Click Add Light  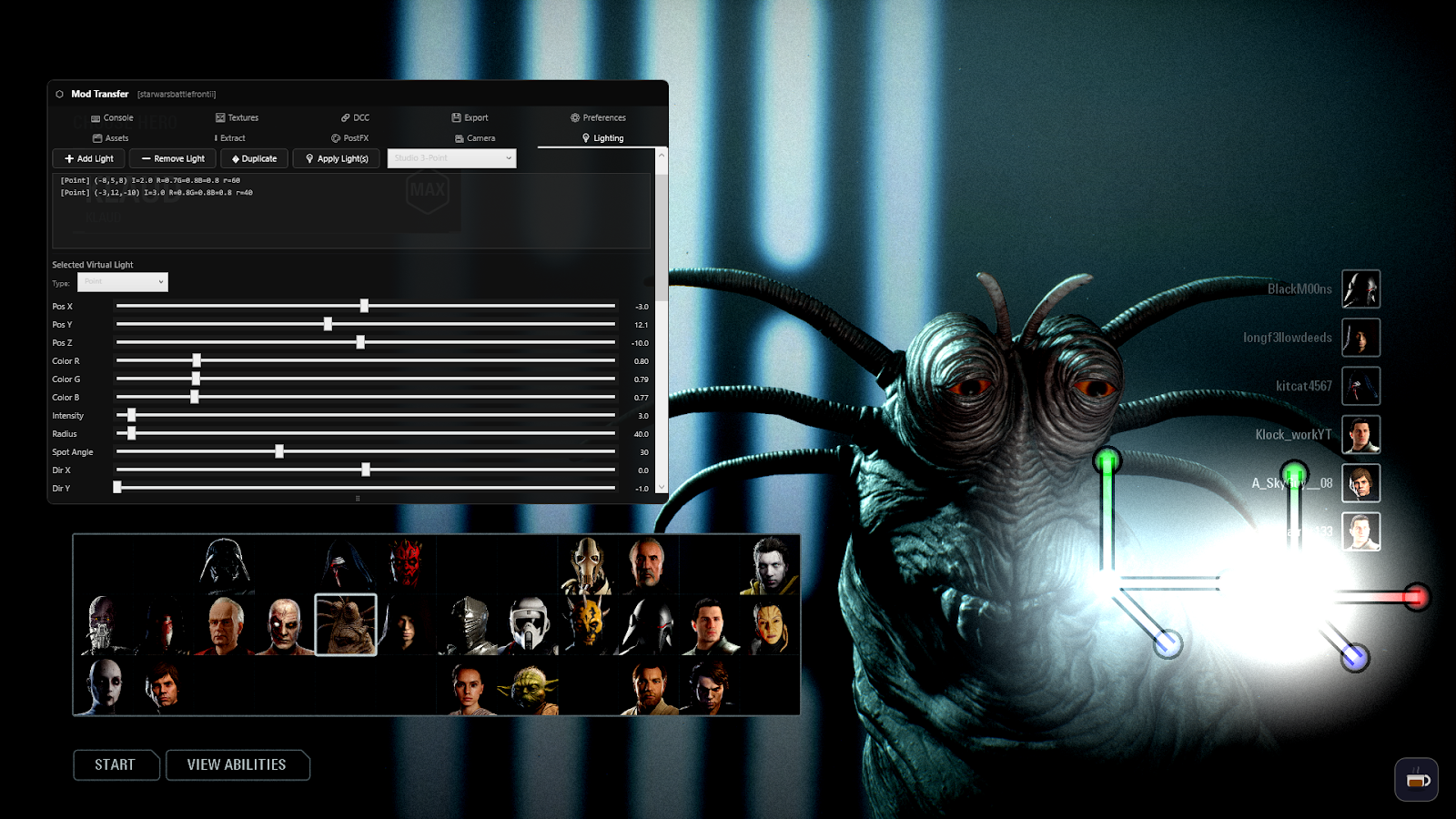(87, 157)
